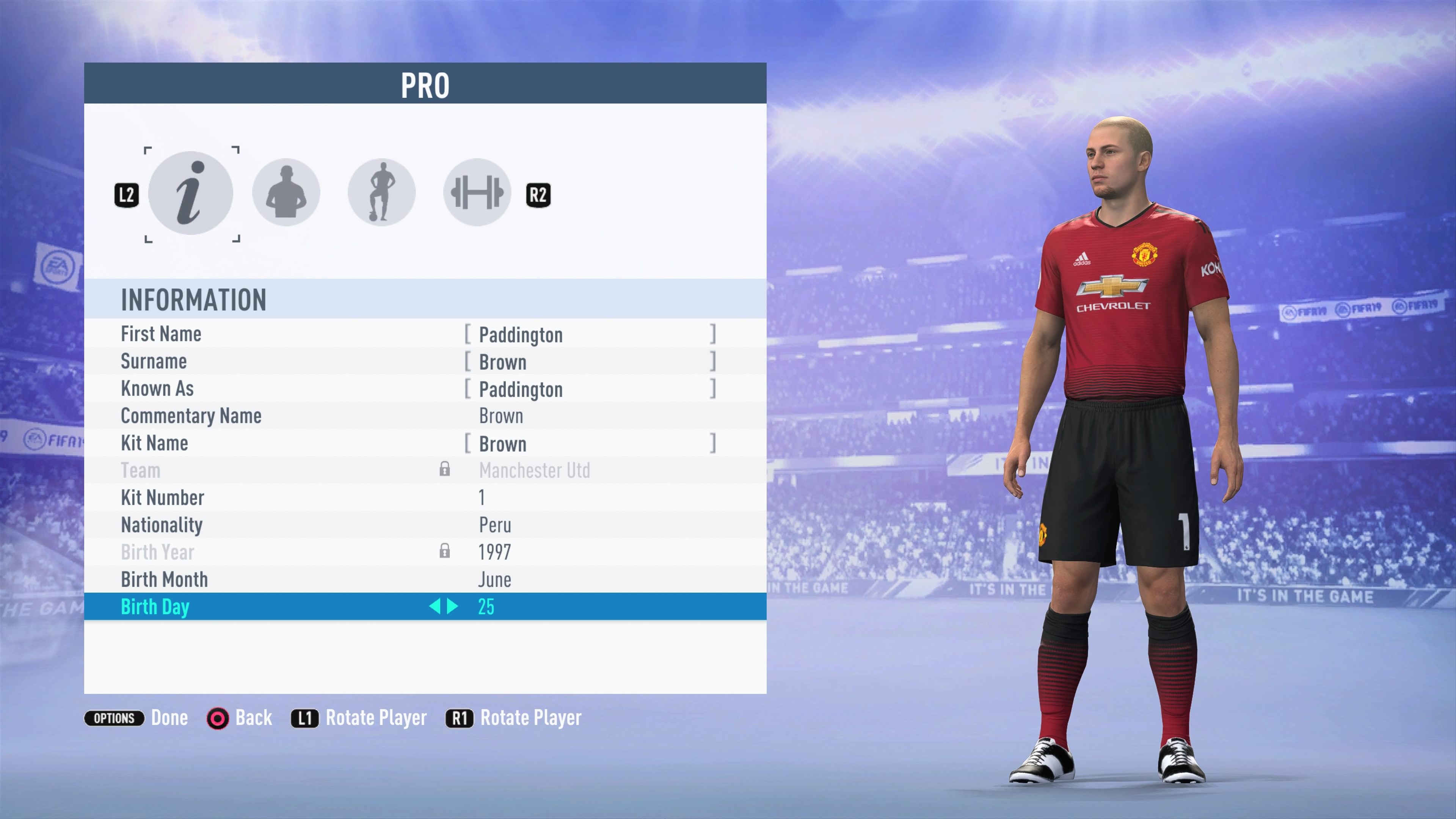Select the Commentary Name row
This screenshot has height=819, width=1456.
click(425, 416)
